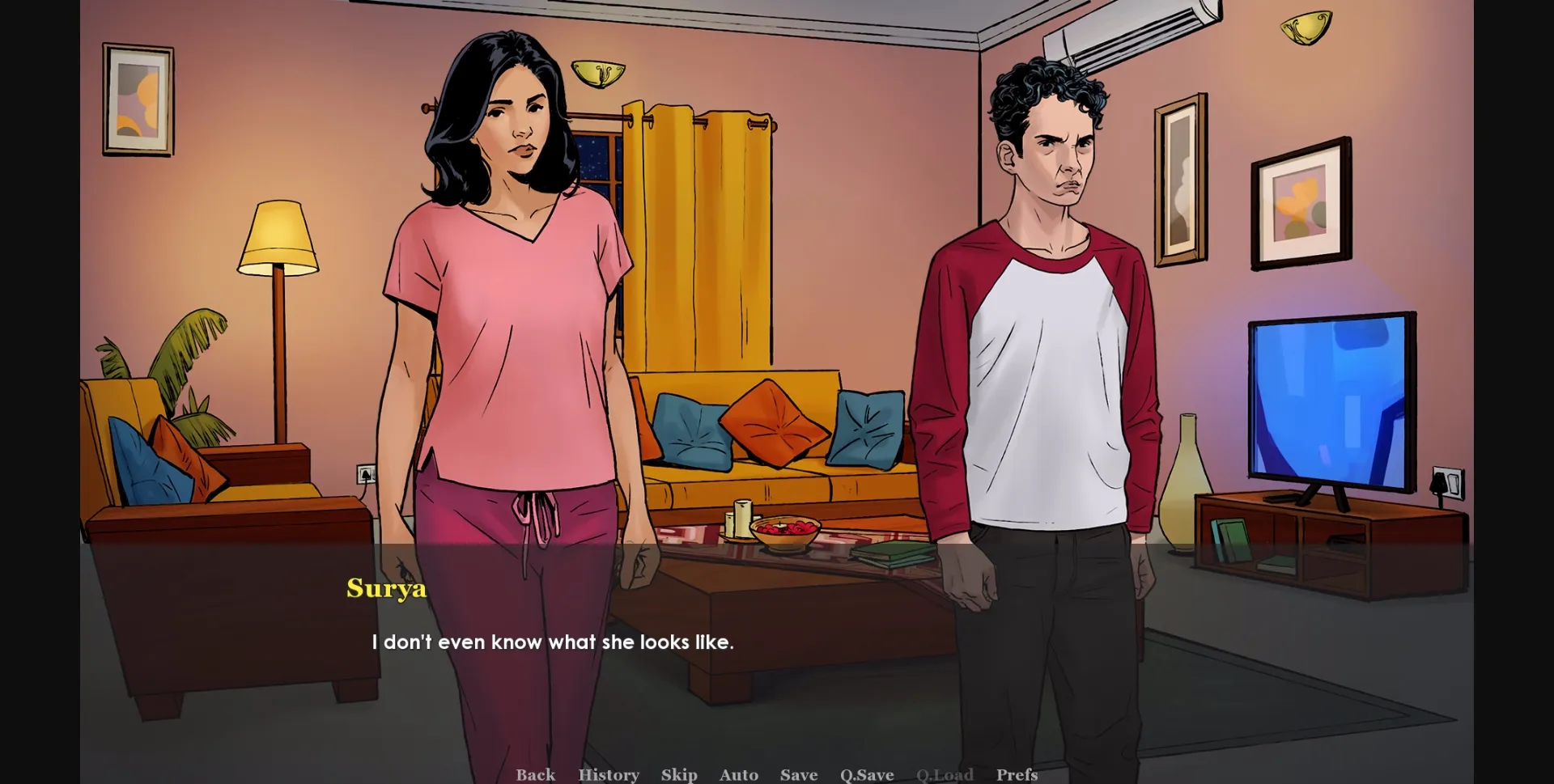Enable Auto-forward mode
Screen dimensions: 1554x784
click(x=738, y=774)
